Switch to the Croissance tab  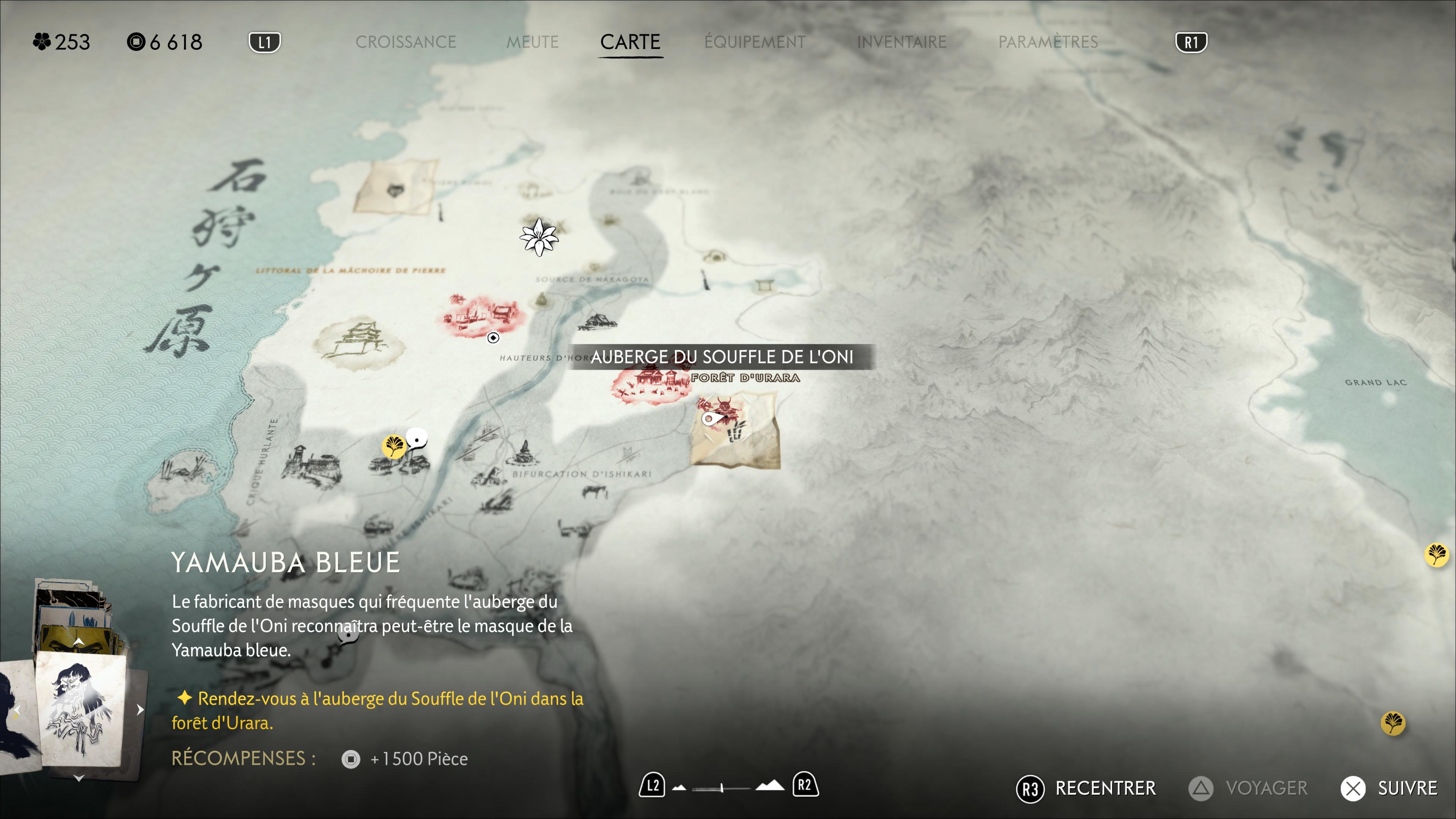point(405,42)
